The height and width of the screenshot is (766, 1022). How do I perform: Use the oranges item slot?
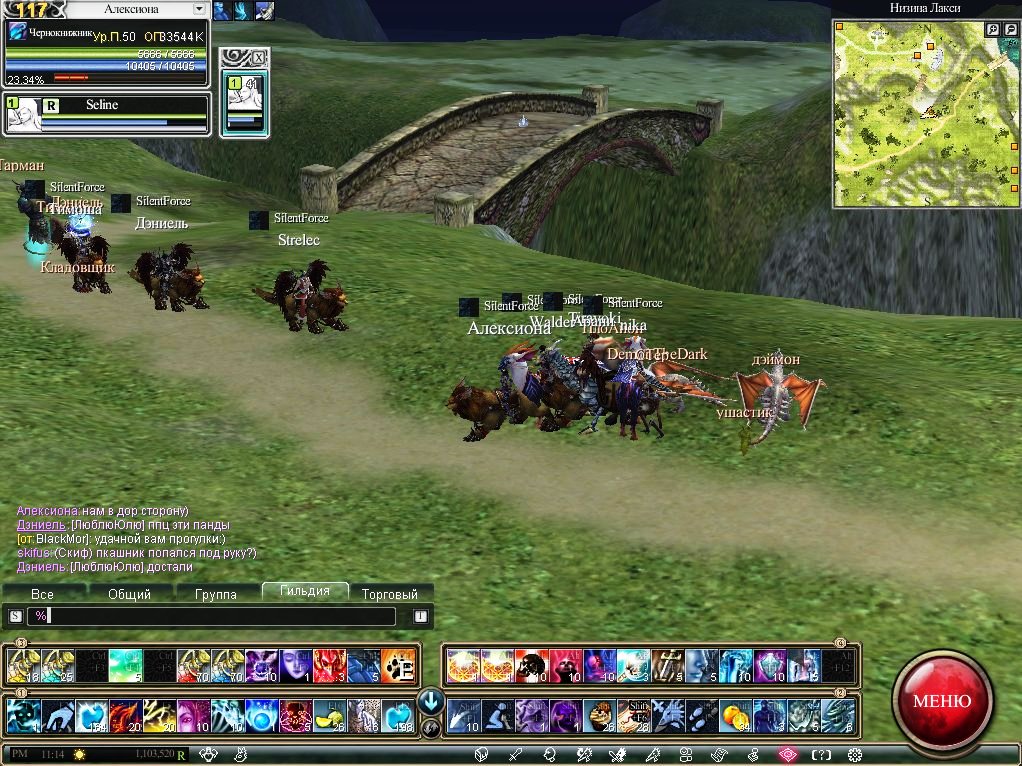pos(737,715)
